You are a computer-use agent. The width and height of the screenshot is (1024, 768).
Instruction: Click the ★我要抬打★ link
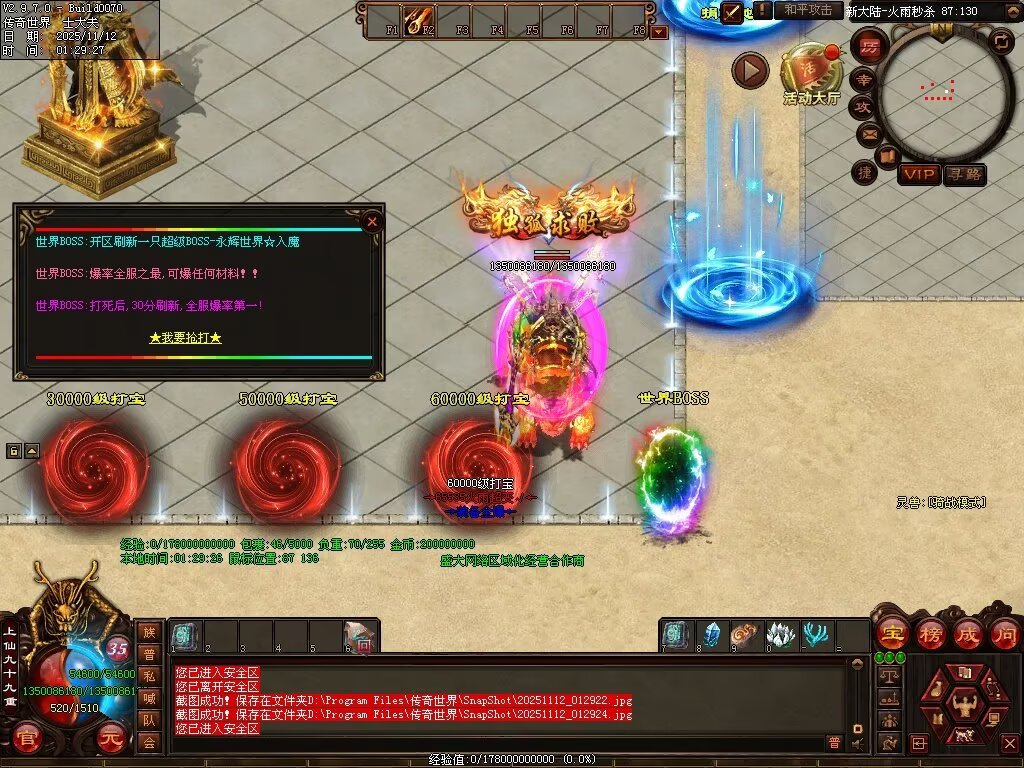point(185,338)
